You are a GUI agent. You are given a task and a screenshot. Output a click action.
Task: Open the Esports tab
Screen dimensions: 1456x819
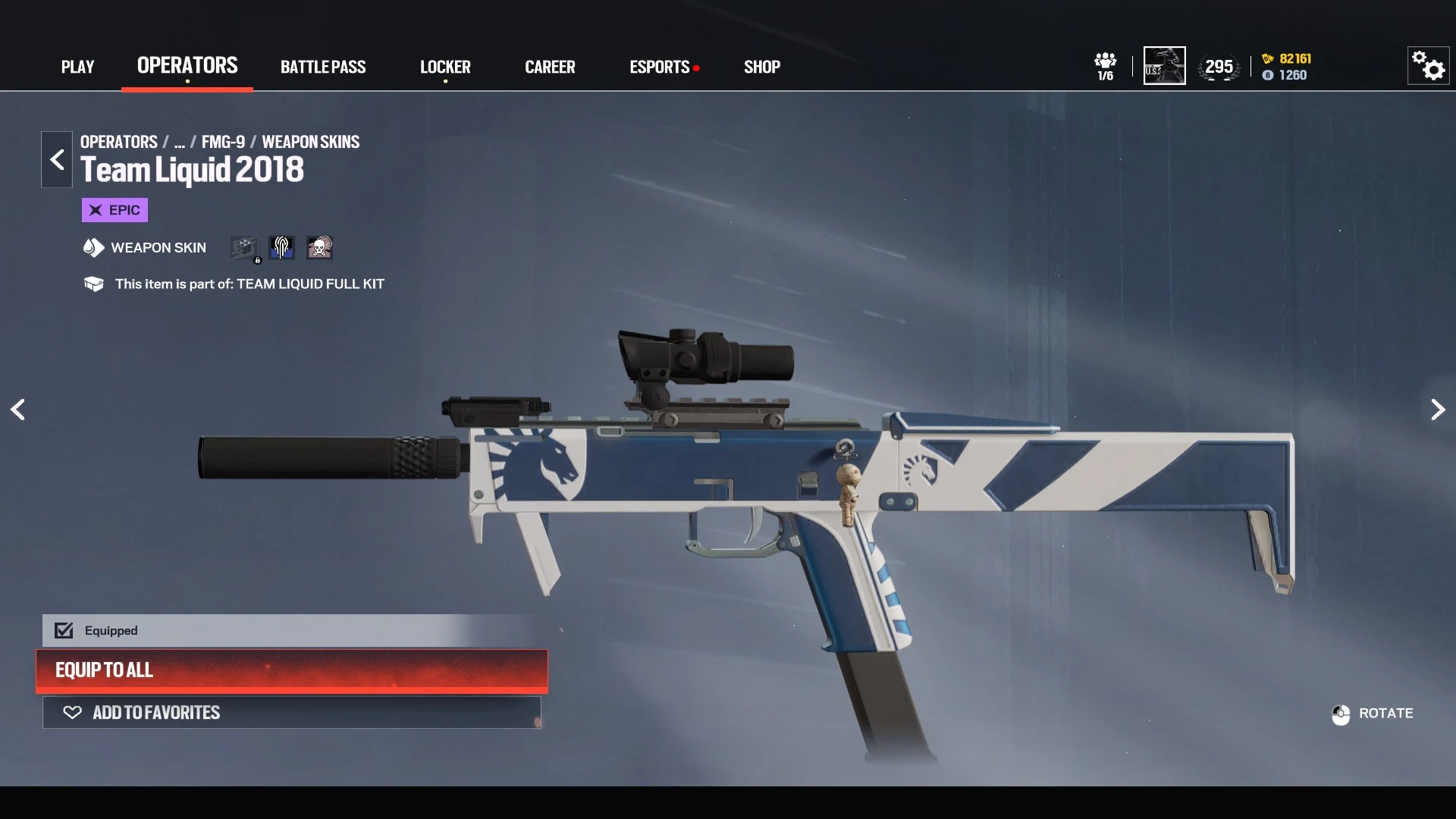click(x=660, y=67)
